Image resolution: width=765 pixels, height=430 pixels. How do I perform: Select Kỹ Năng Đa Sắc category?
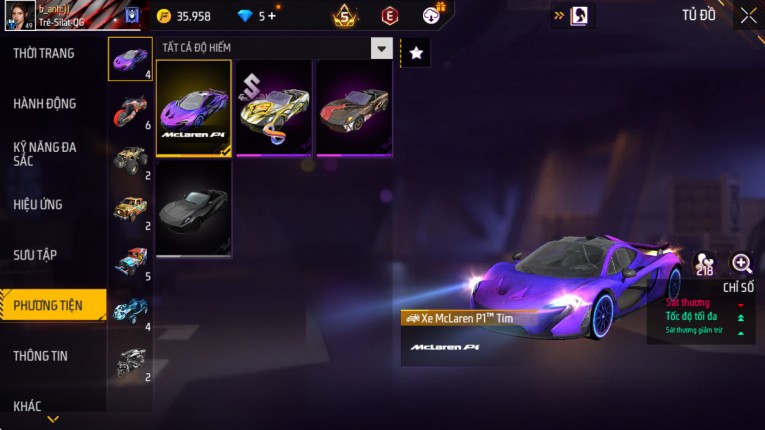[x=45, y=153]
